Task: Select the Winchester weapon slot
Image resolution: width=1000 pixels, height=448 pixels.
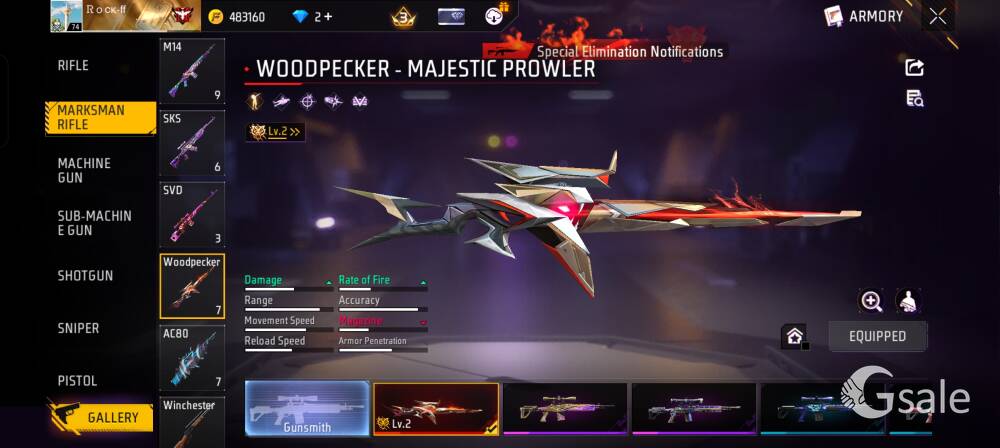Action: click(192, 422)
